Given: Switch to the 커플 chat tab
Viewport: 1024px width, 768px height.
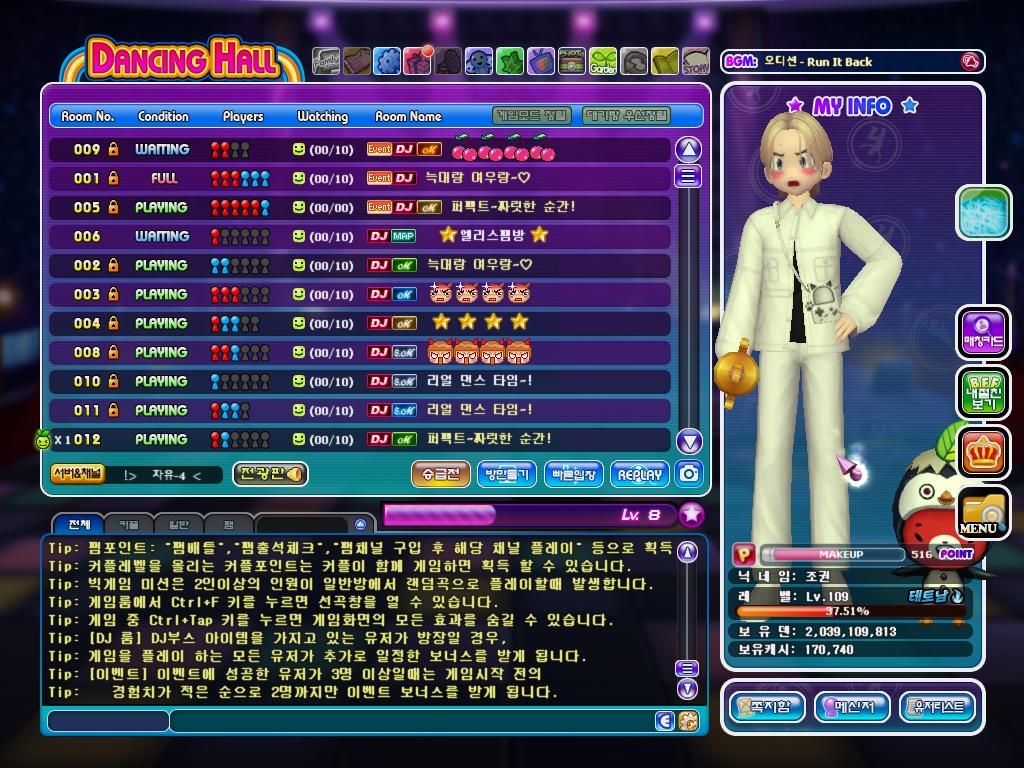Looking at the screenshot, I should 129,524.
